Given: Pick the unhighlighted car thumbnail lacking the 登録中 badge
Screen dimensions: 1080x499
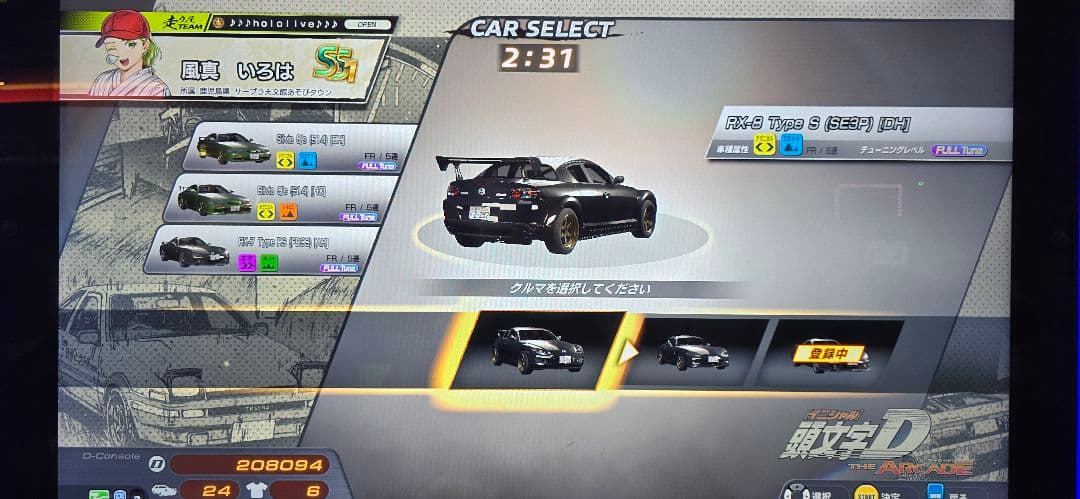Looking at the screenshot, I should coord(693,352).
